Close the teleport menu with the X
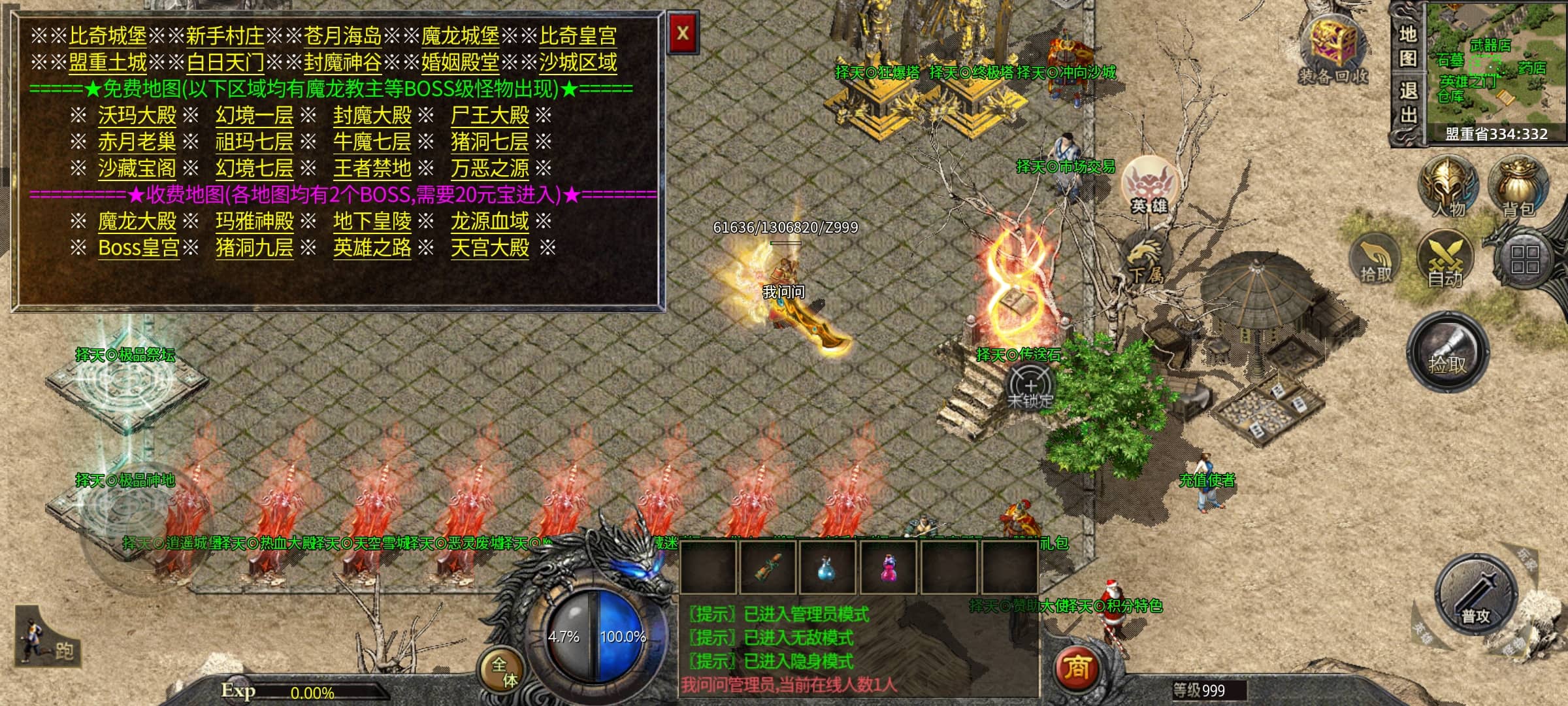This screenshot has width=1568, height=706. tap(683, 33)
